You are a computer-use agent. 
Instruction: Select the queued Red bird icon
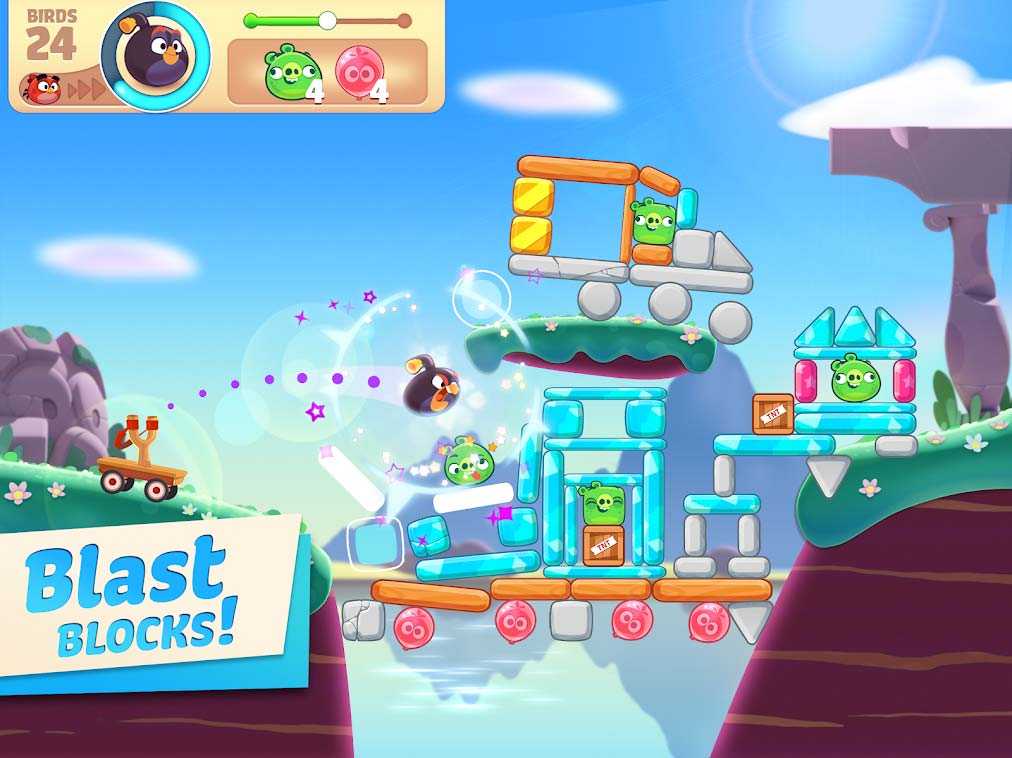(x=41, y=88)
